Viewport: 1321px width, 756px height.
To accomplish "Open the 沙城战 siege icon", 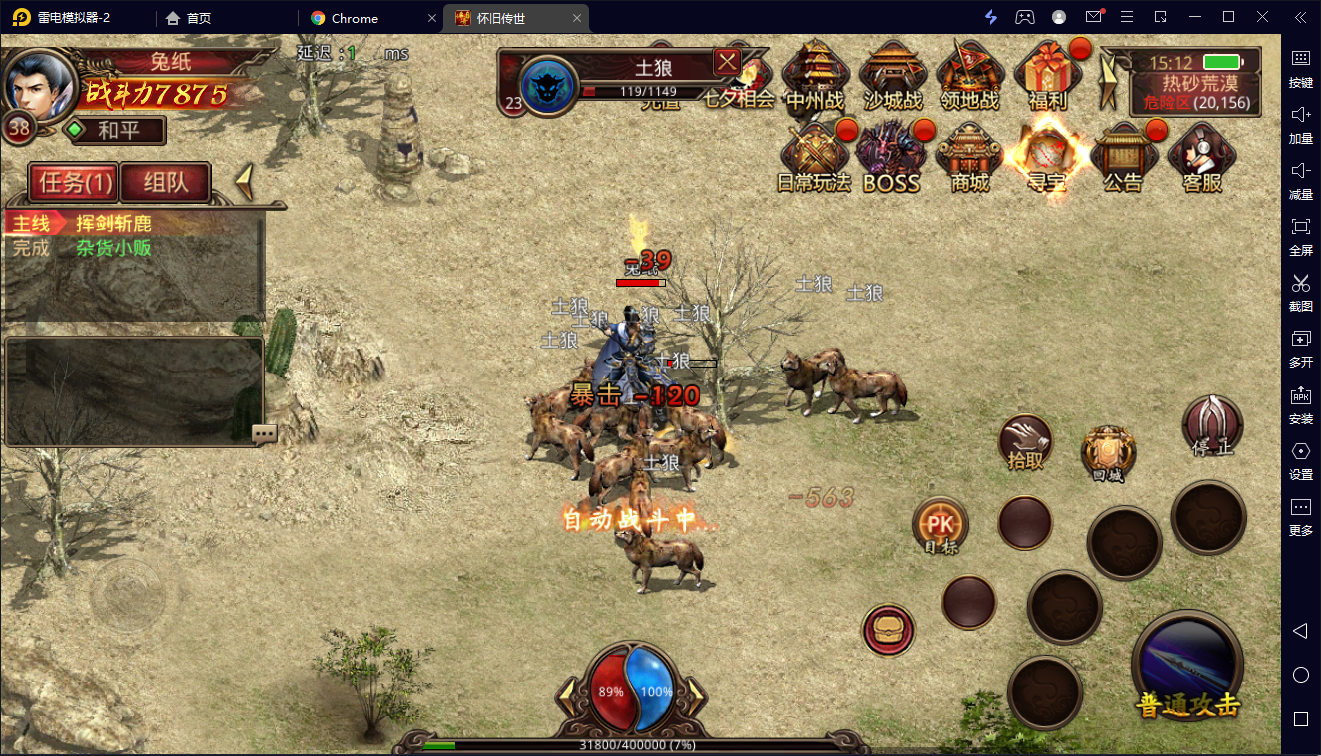I will (x=891, y=75).
